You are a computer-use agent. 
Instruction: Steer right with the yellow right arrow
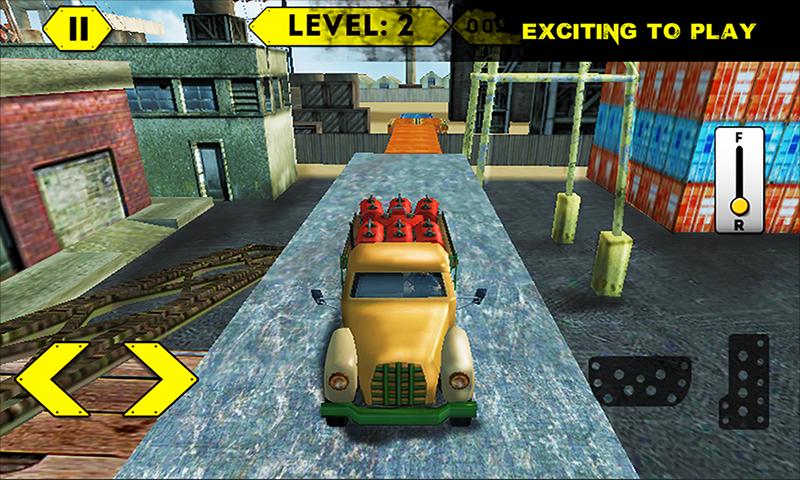coord(157,379)
